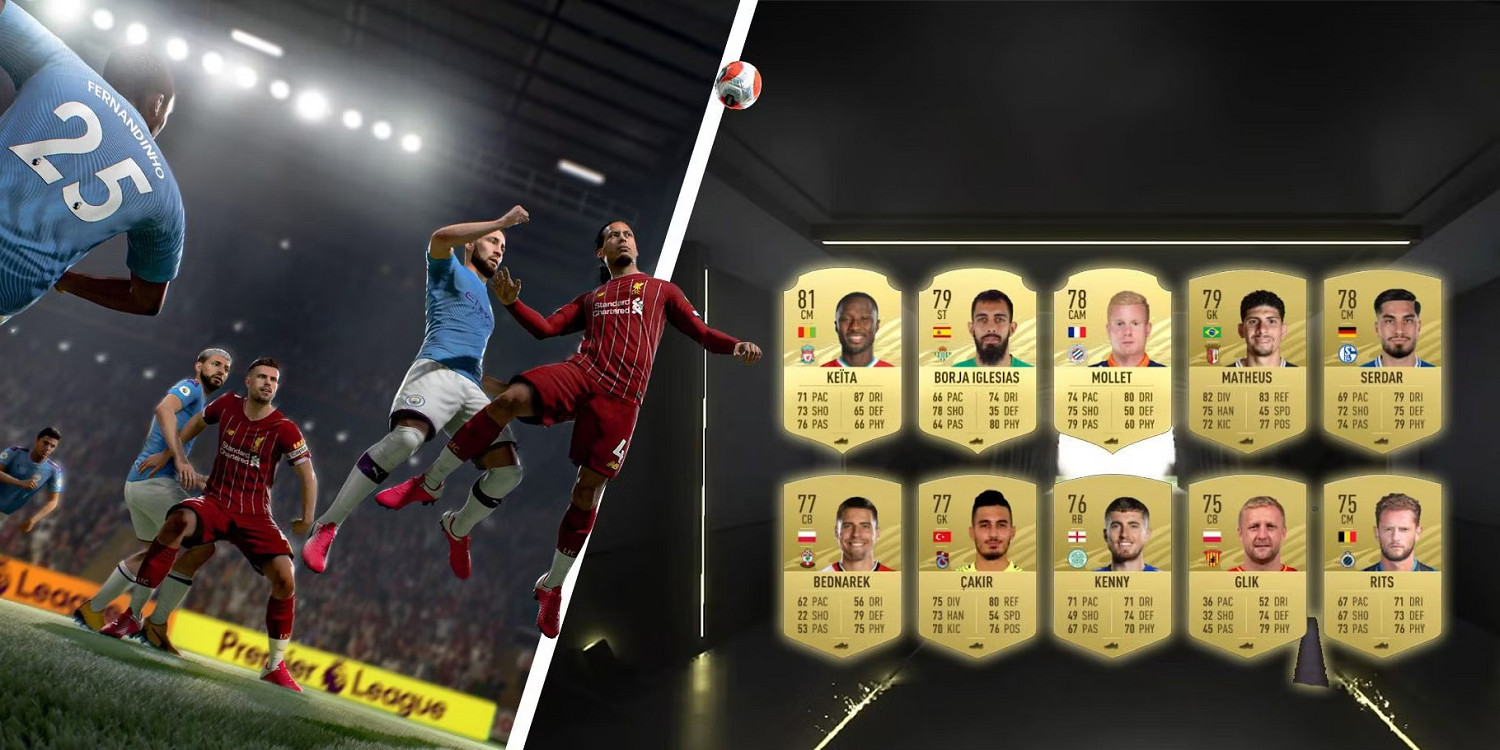Click the boot icon on Bednarek's card
This screenshot has width=1500, height=750.
[x=843, y=648]
